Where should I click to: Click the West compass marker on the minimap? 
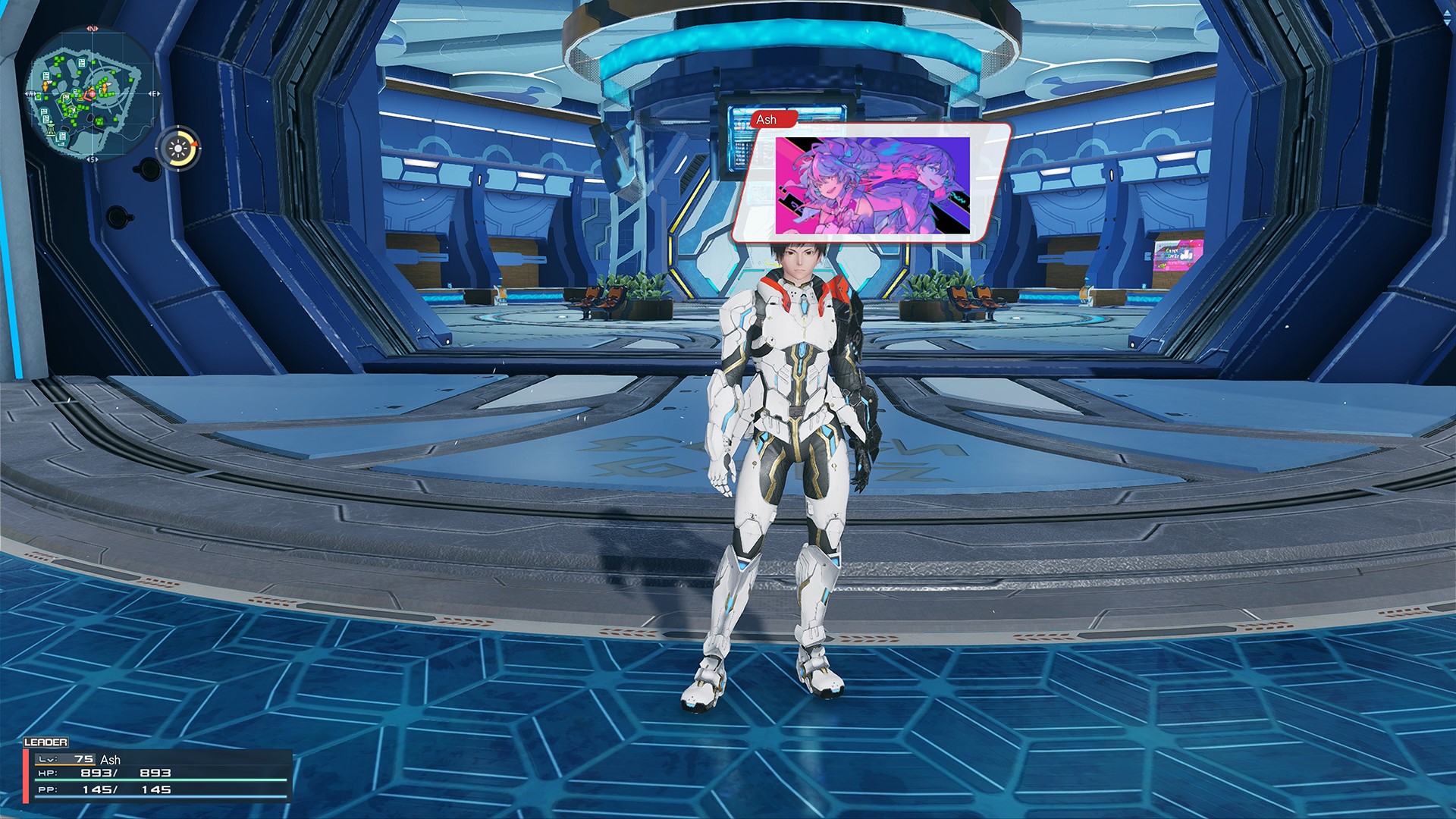point(32,93)
